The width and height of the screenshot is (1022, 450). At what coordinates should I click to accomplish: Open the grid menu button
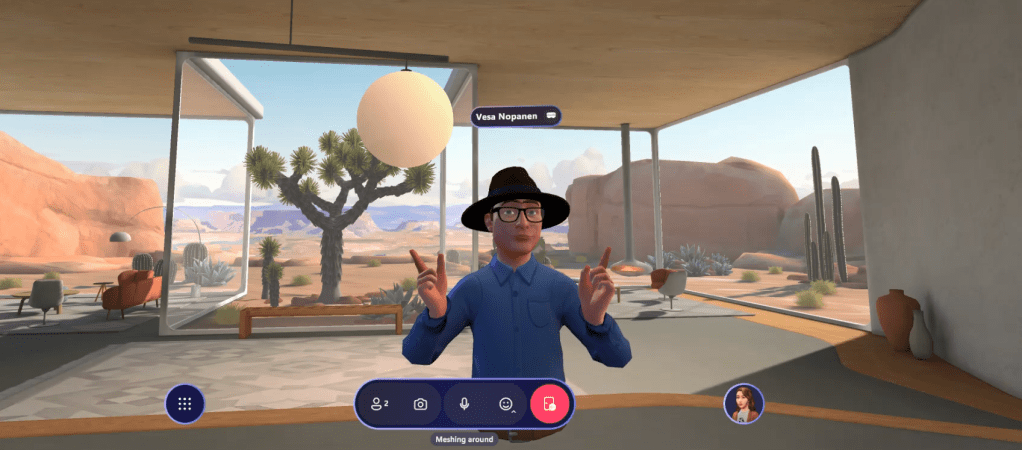point(184,404)
